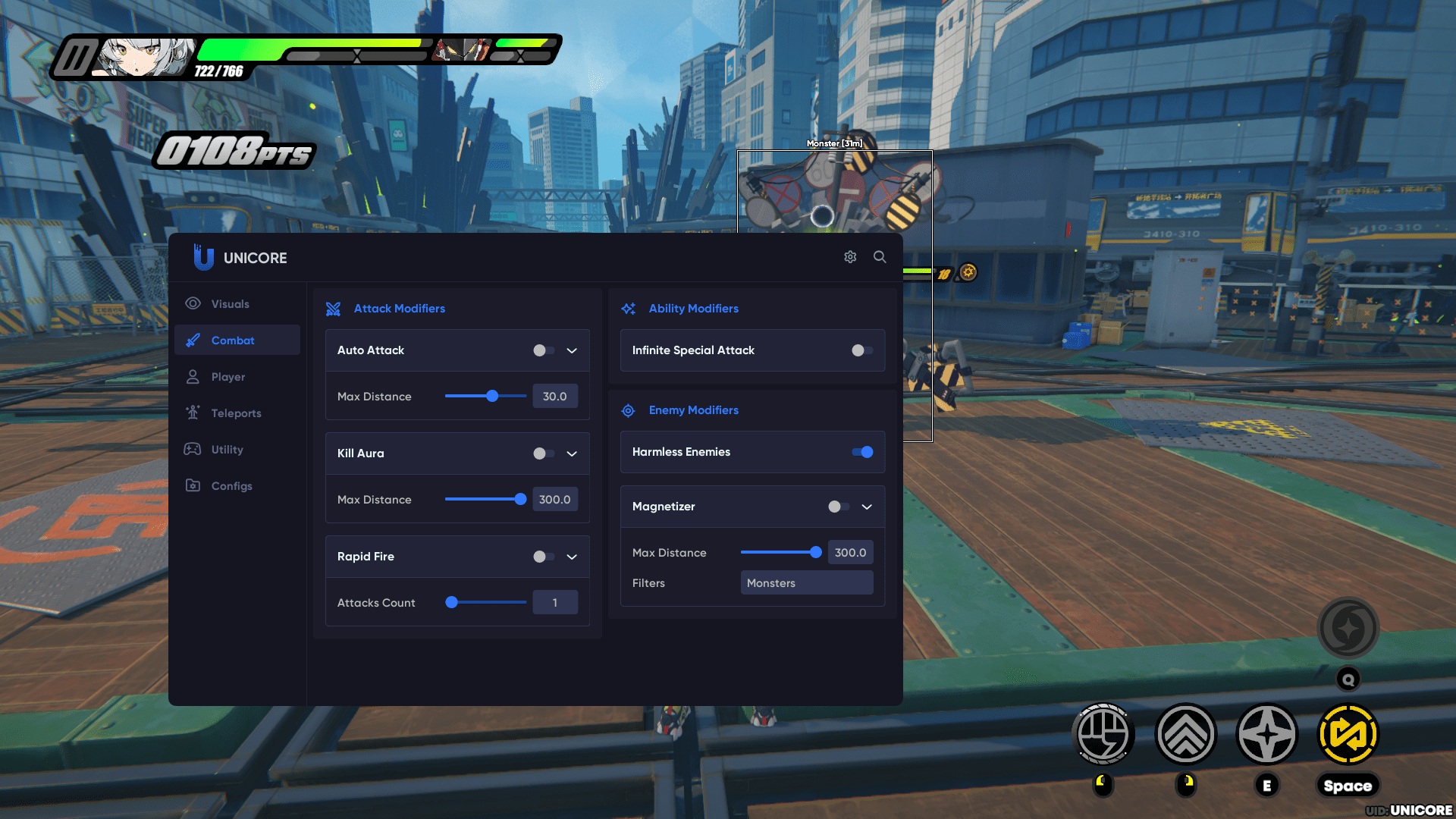Turn on Rapid Fire
1456x819 pixels.
543,557
